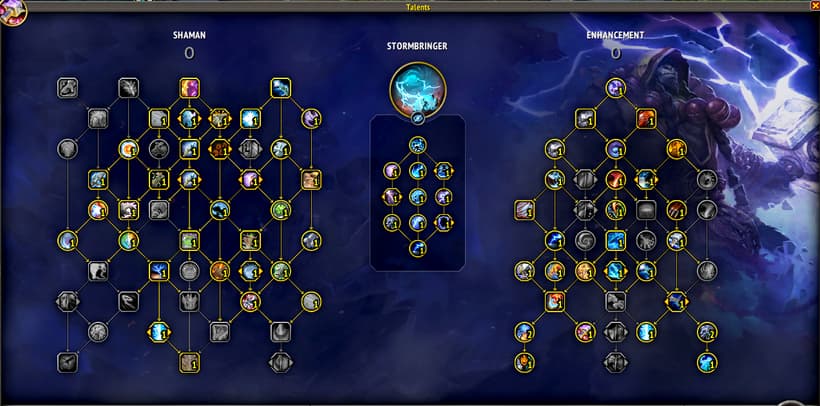
Task: Click the eye icon below Stormbringer portrait
Action: 418,118
